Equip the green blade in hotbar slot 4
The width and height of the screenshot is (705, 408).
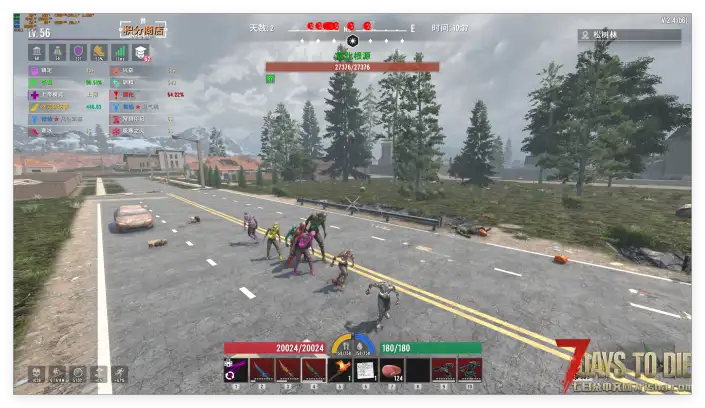(x=314, y=370)
